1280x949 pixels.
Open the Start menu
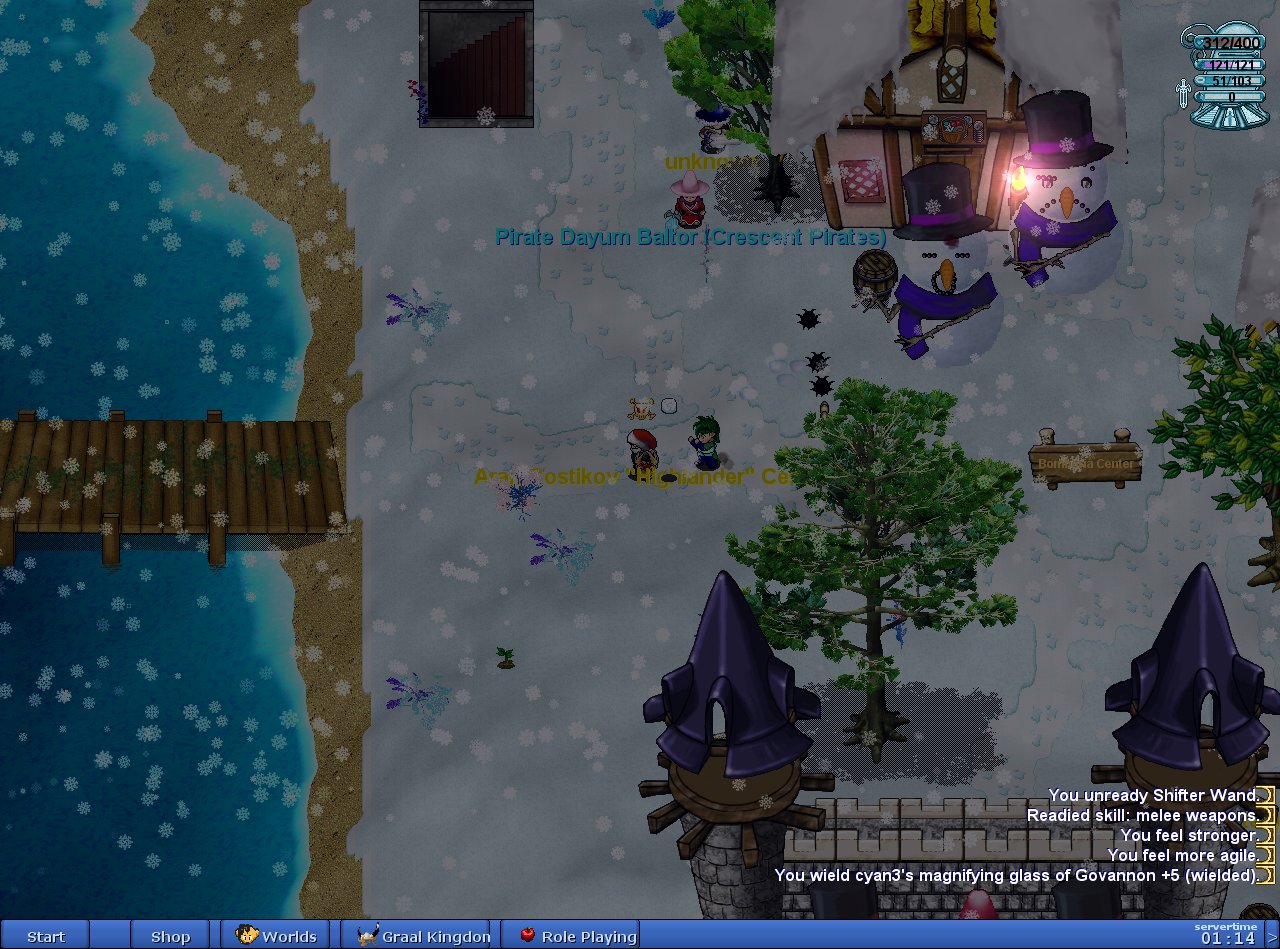point(46,936)
